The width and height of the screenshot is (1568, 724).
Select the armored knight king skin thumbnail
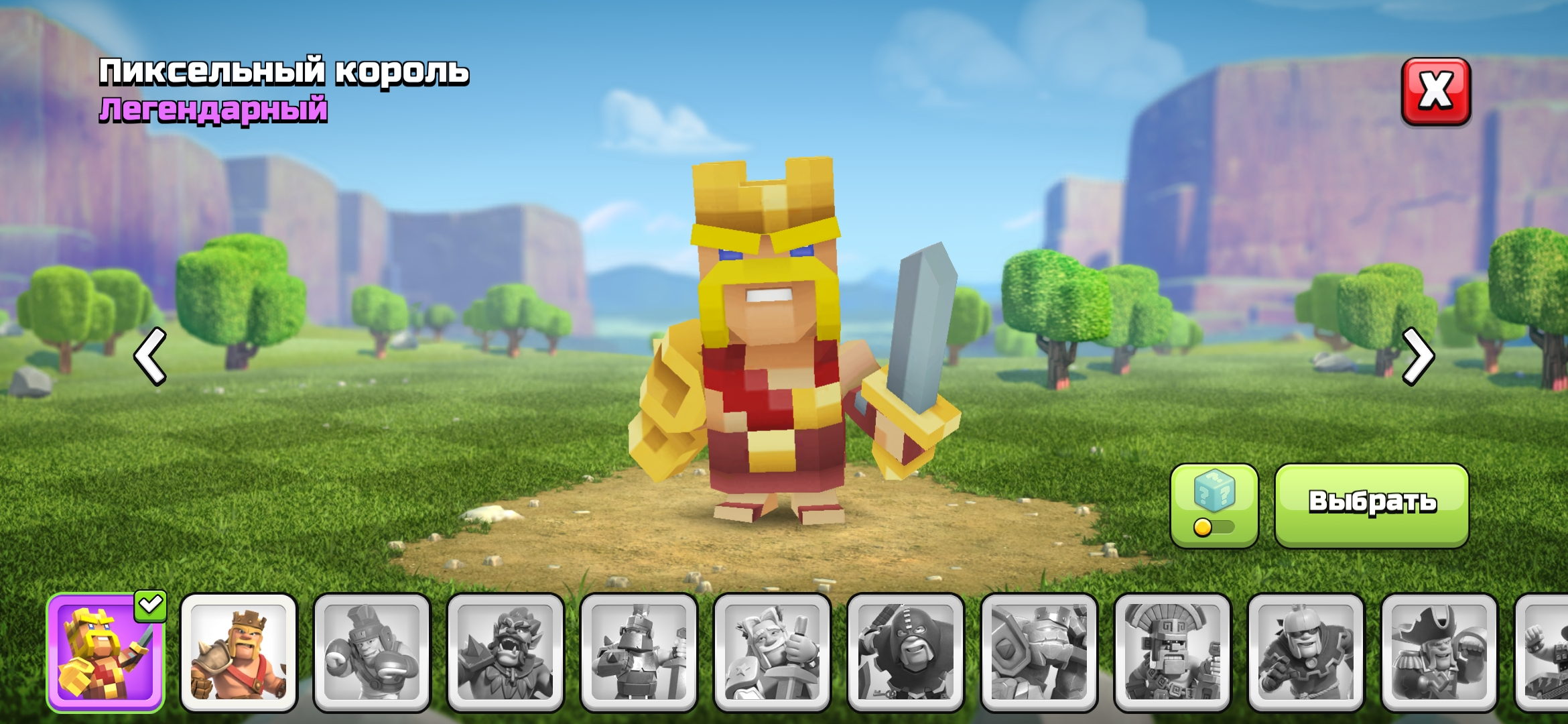[x=639, y=652]
